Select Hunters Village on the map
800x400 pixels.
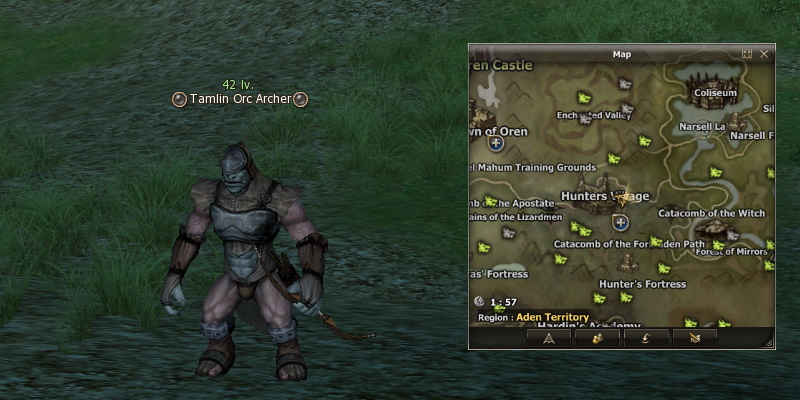coord(605,195)
